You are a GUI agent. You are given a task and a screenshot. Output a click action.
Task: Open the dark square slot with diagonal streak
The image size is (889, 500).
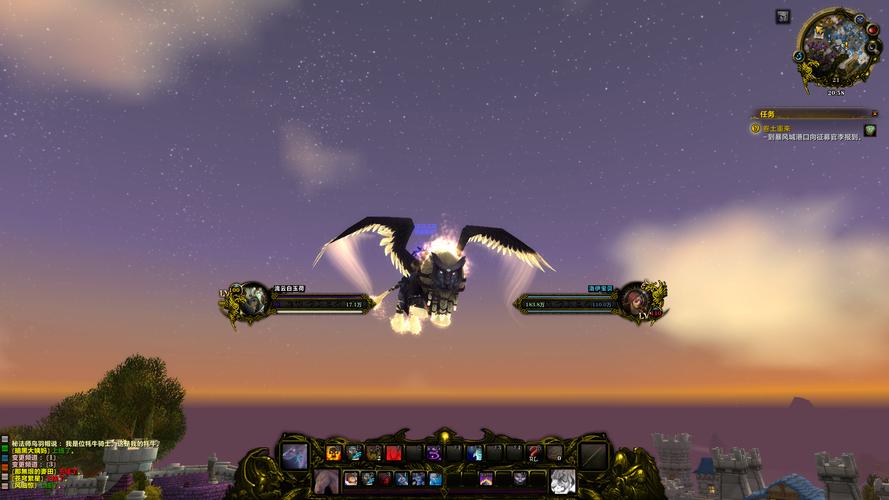[x=594, y=456]
